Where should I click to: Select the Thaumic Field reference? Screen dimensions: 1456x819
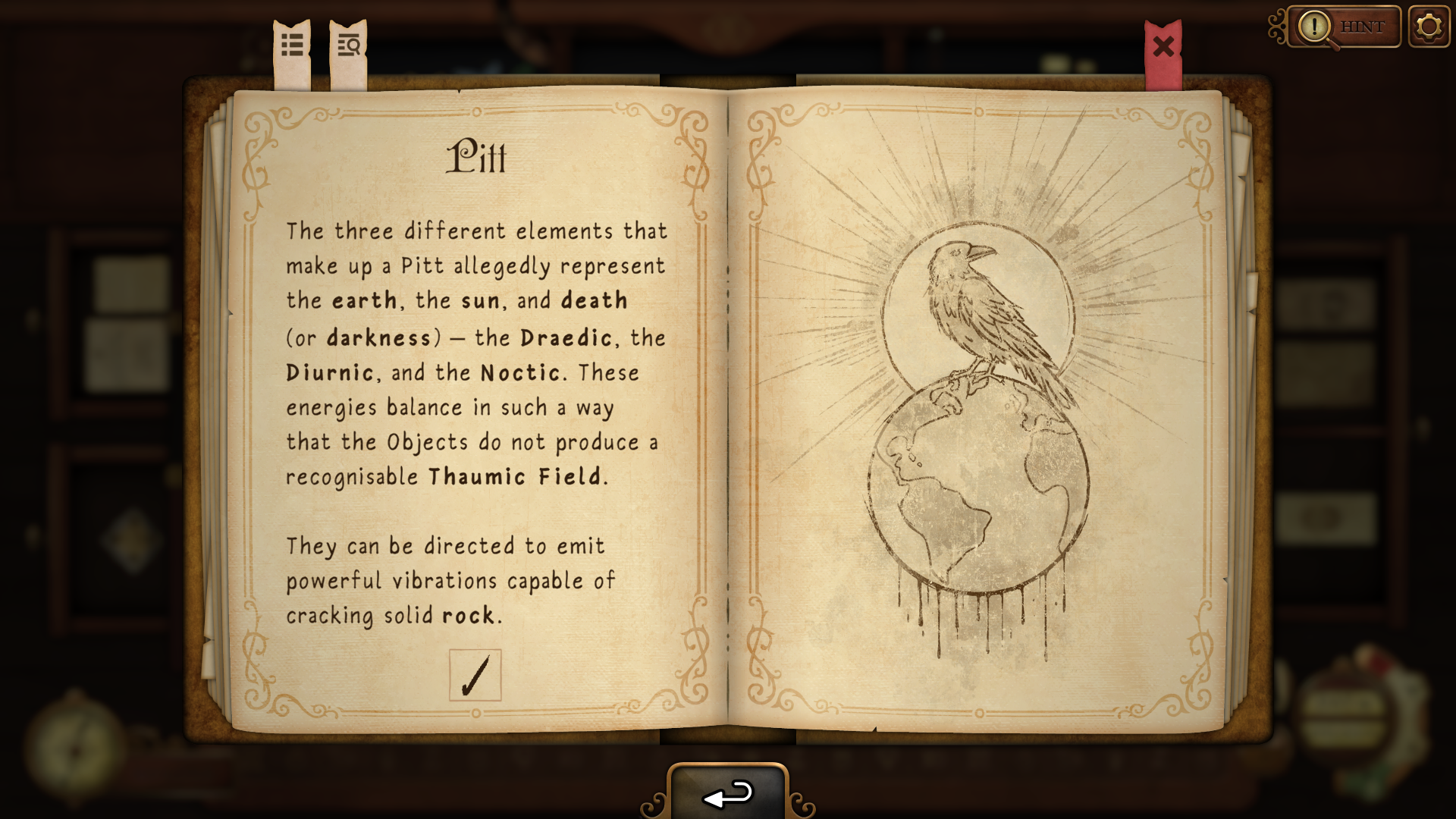pyautogui.click(x=516, y=475)
